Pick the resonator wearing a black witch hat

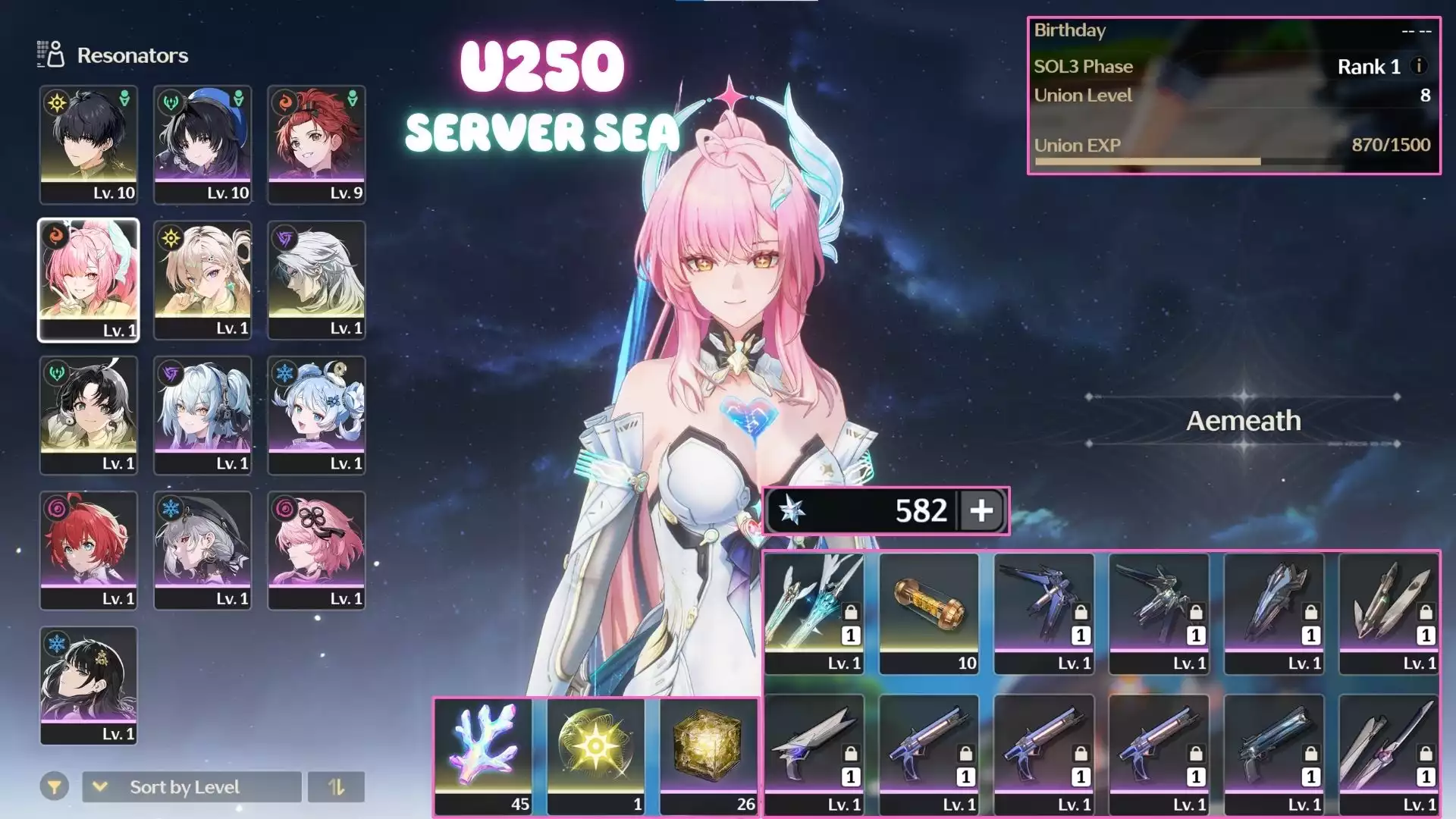[202, 550]
